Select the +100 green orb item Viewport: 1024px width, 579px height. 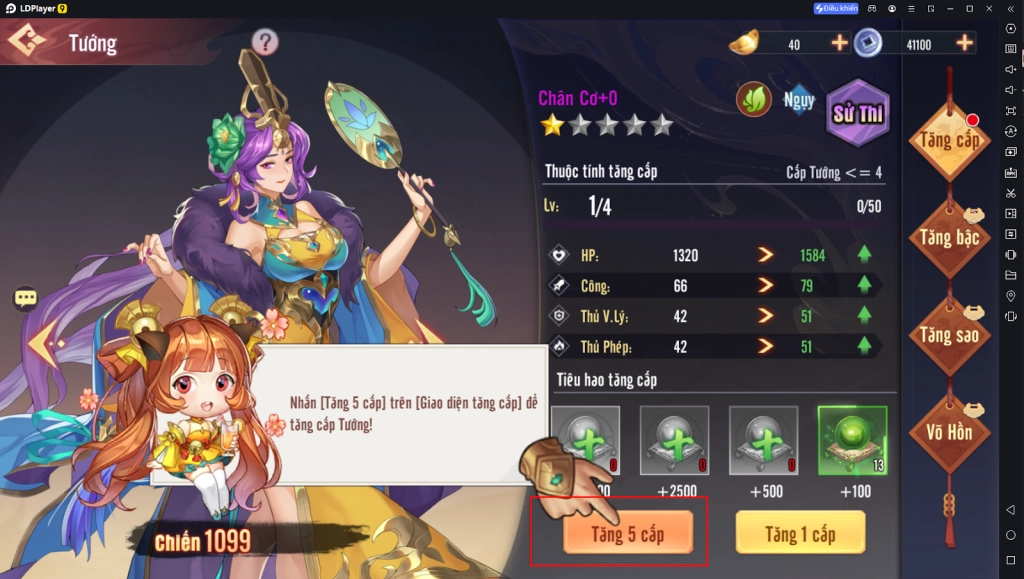point(852,440)
